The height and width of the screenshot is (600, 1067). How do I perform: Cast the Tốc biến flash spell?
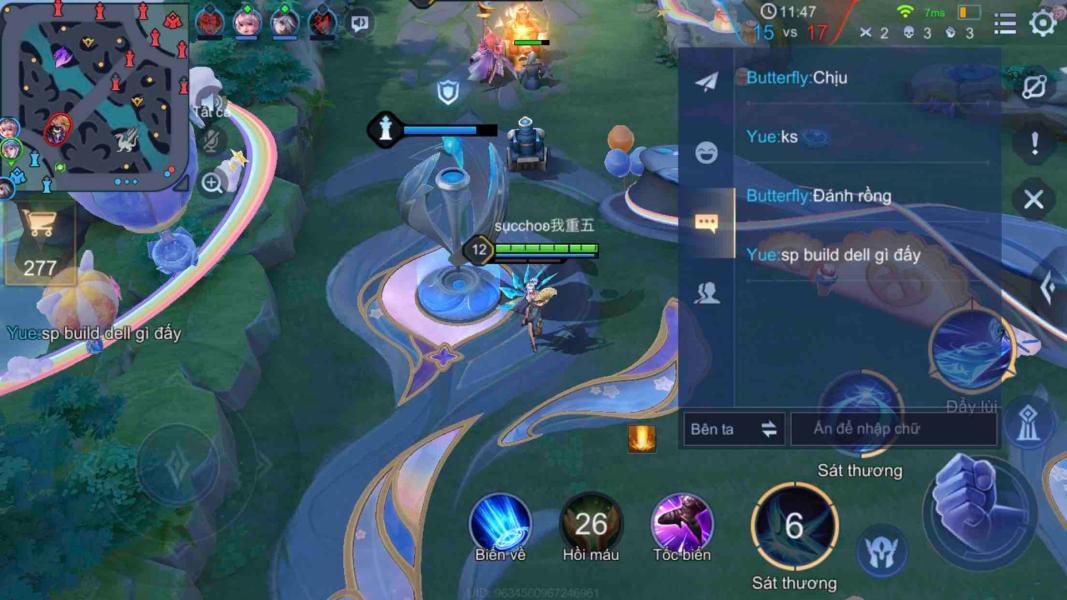tap(682, 523)
